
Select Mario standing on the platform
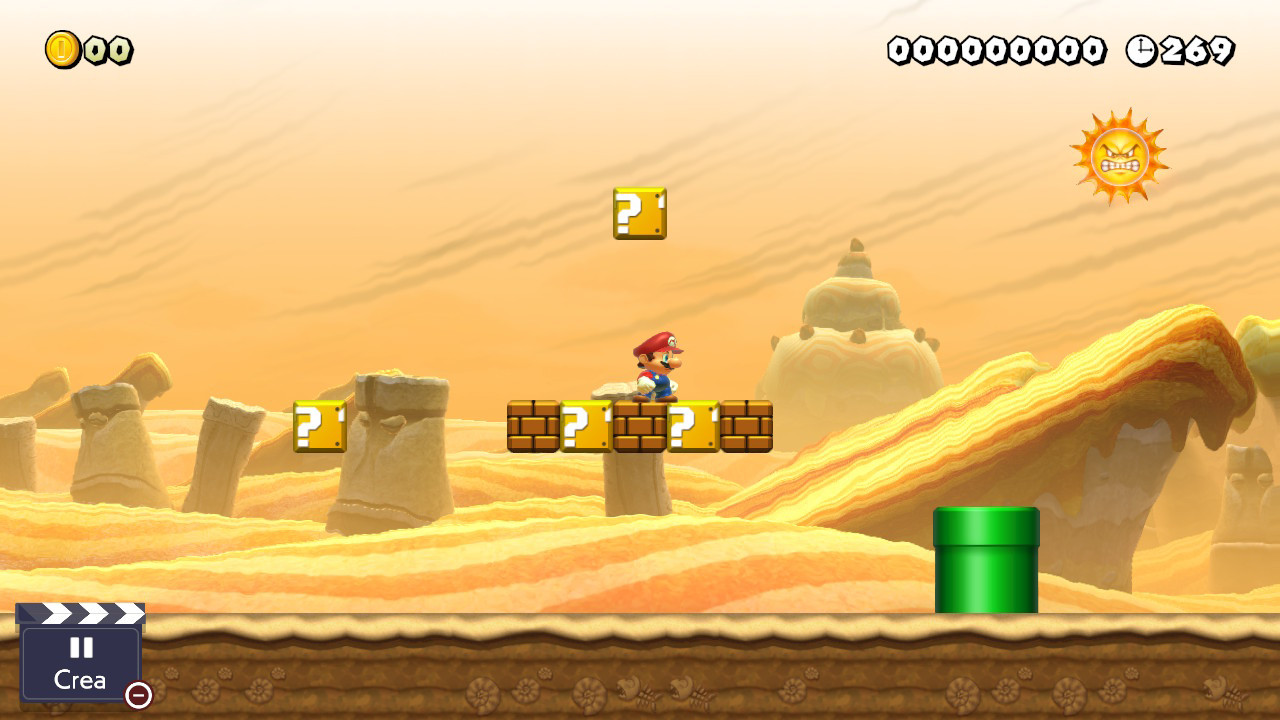point(655,365)
